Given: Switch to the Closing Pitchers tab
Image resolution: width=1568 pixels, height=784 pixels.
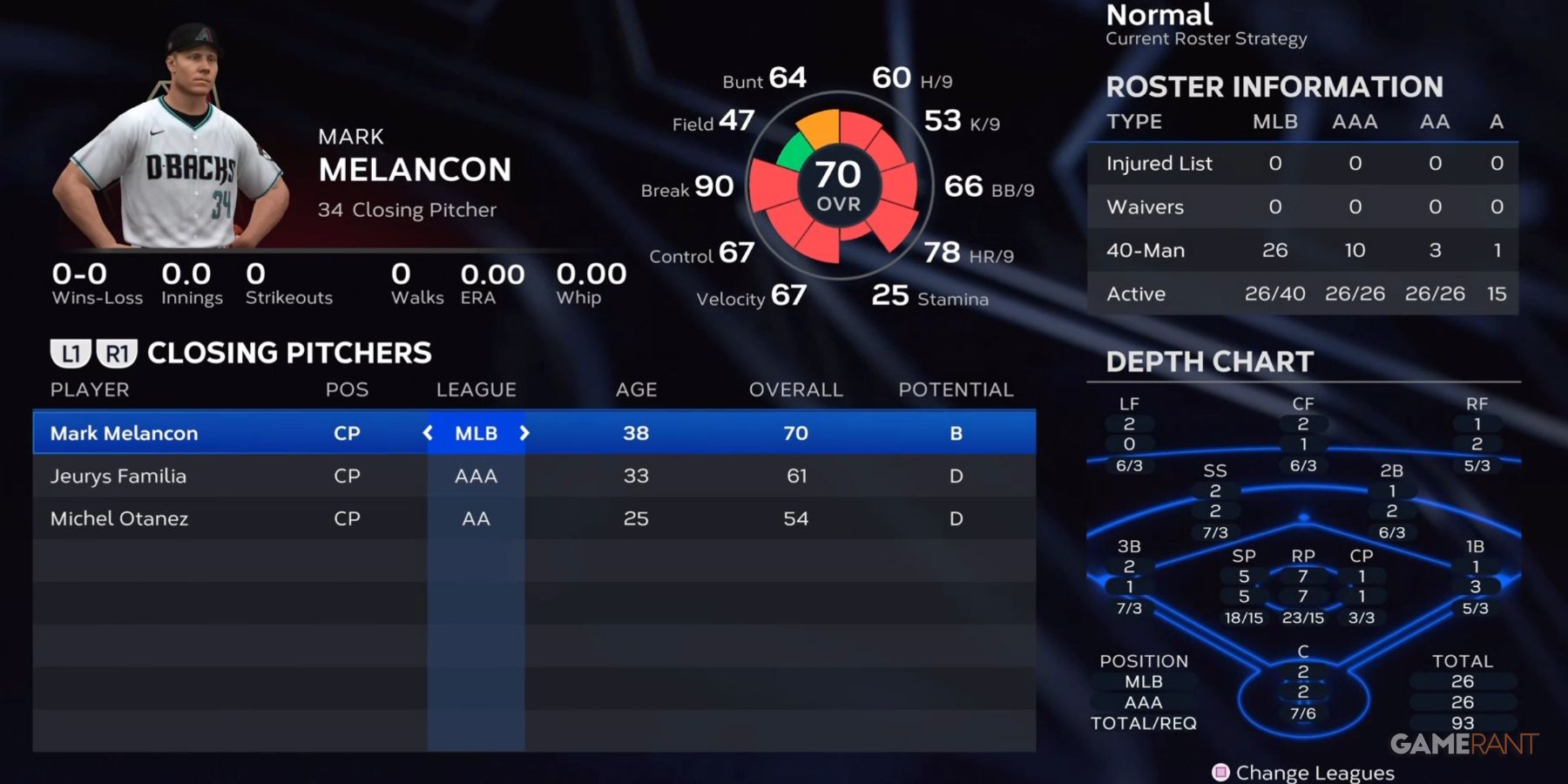Looking at the screenshot, I should point(287,353).
